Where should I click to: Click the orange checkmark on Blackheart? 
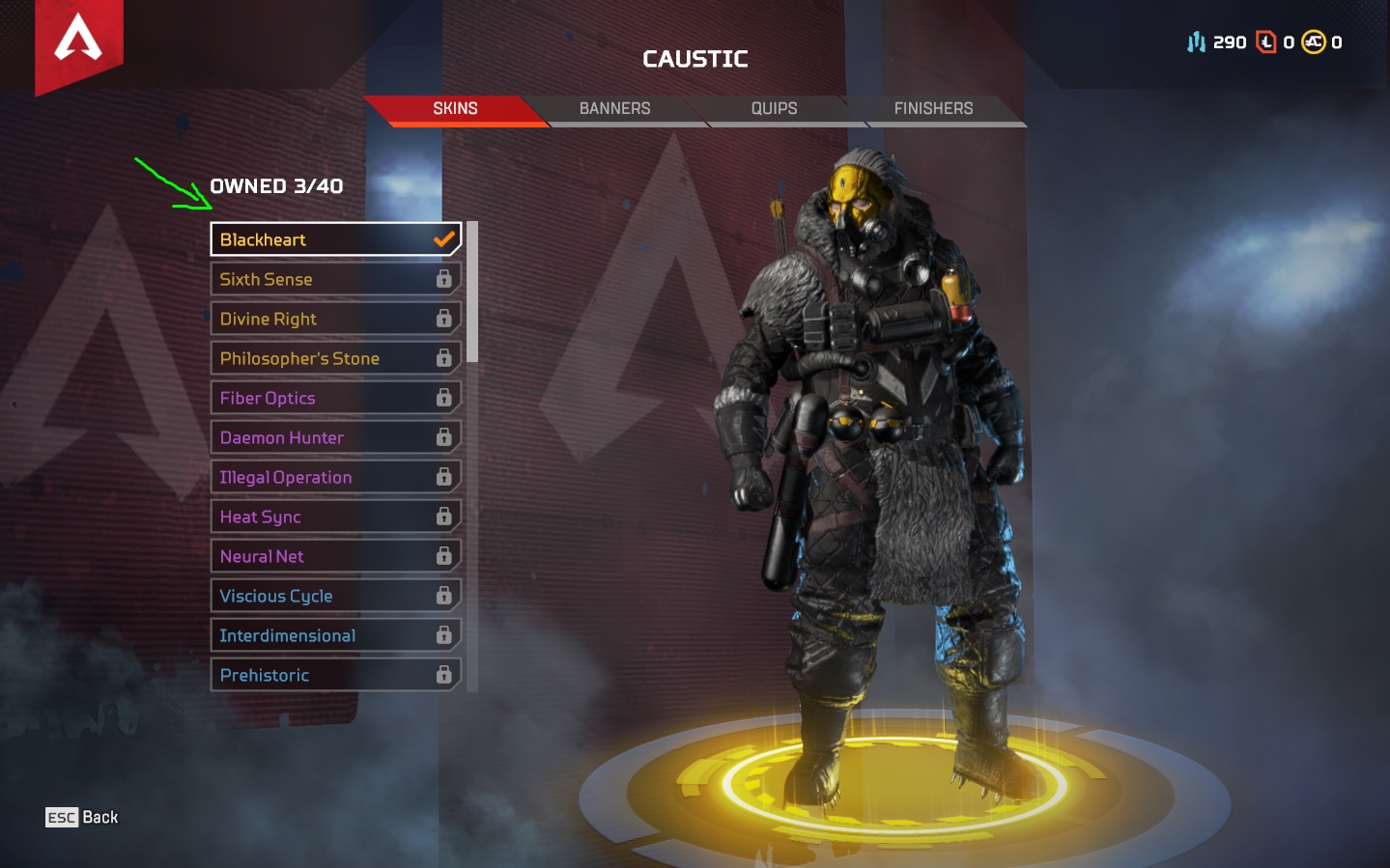point(442,238)
